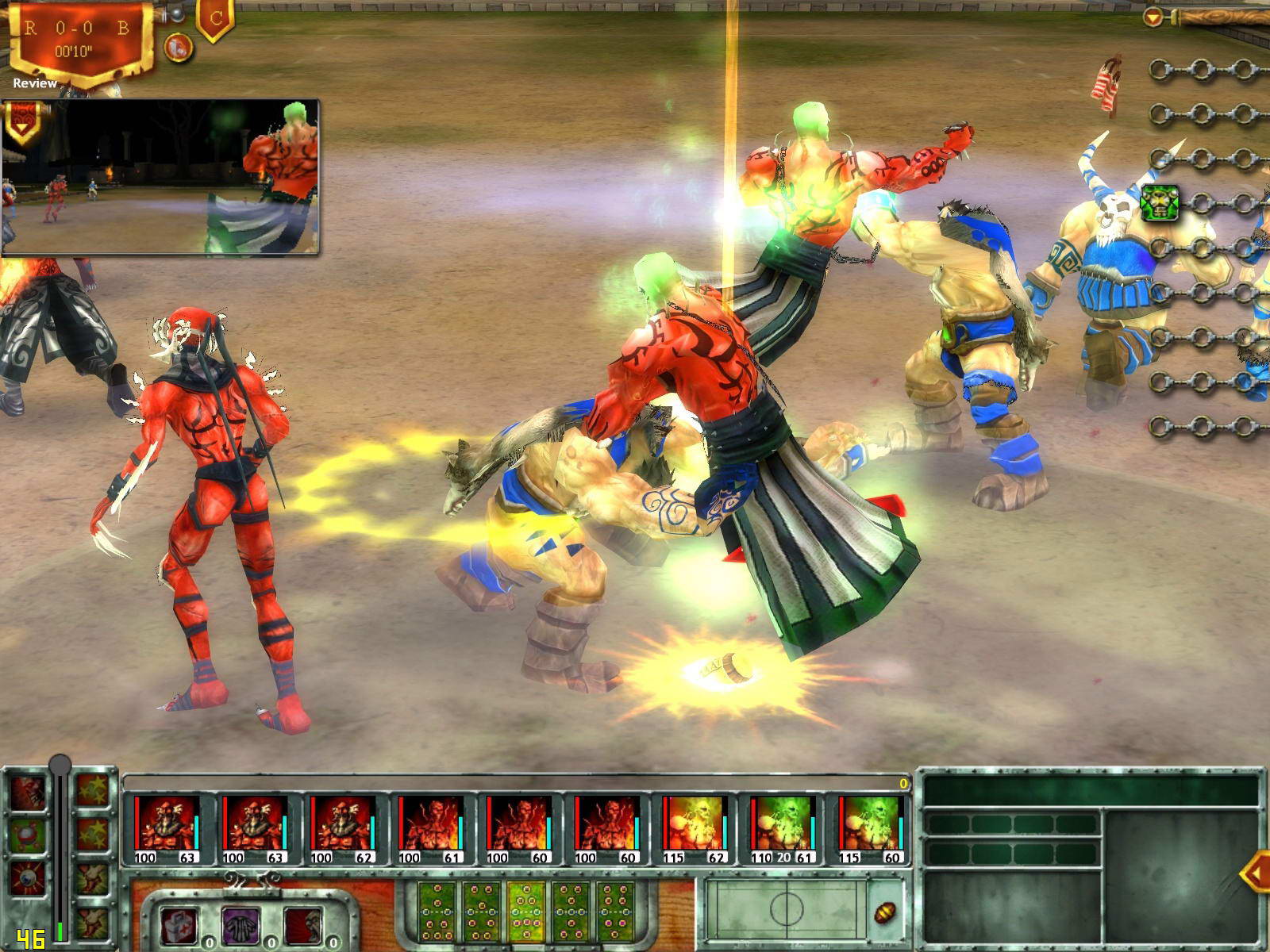This screenshot has width=1270, height=952.
Task: Activate the eye starburst ability icon
Action: point(29,880)
